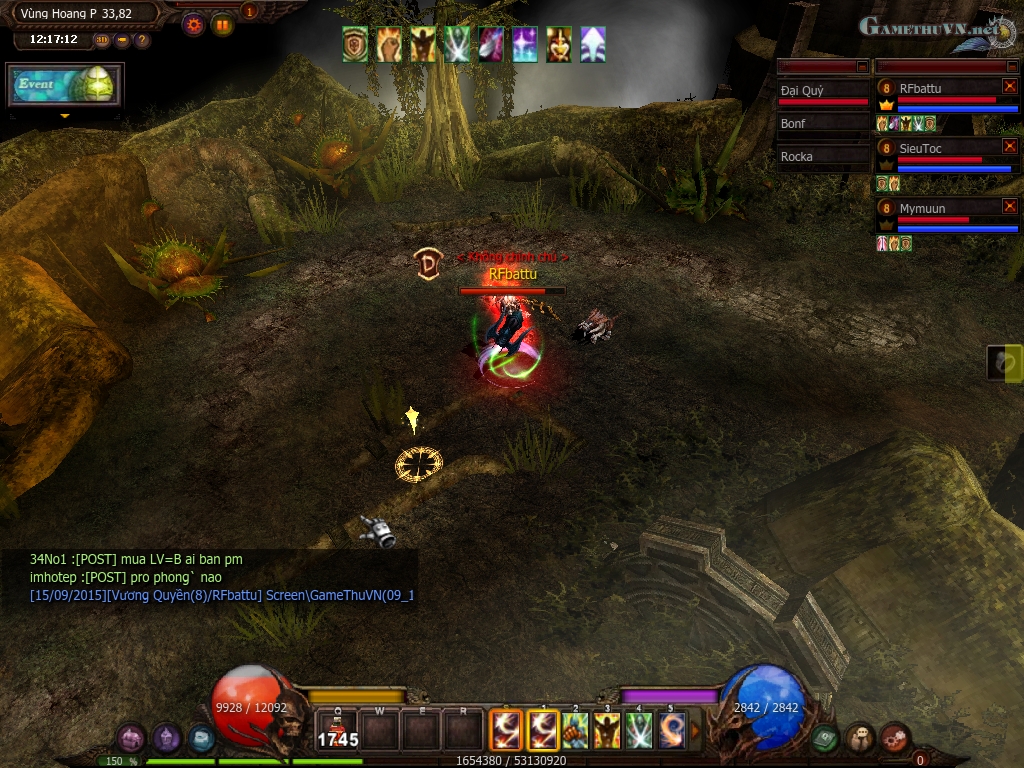Open the green book menu icon
Screen dimensions: 1024x768
pyautogui.click(x=824, y=738)
